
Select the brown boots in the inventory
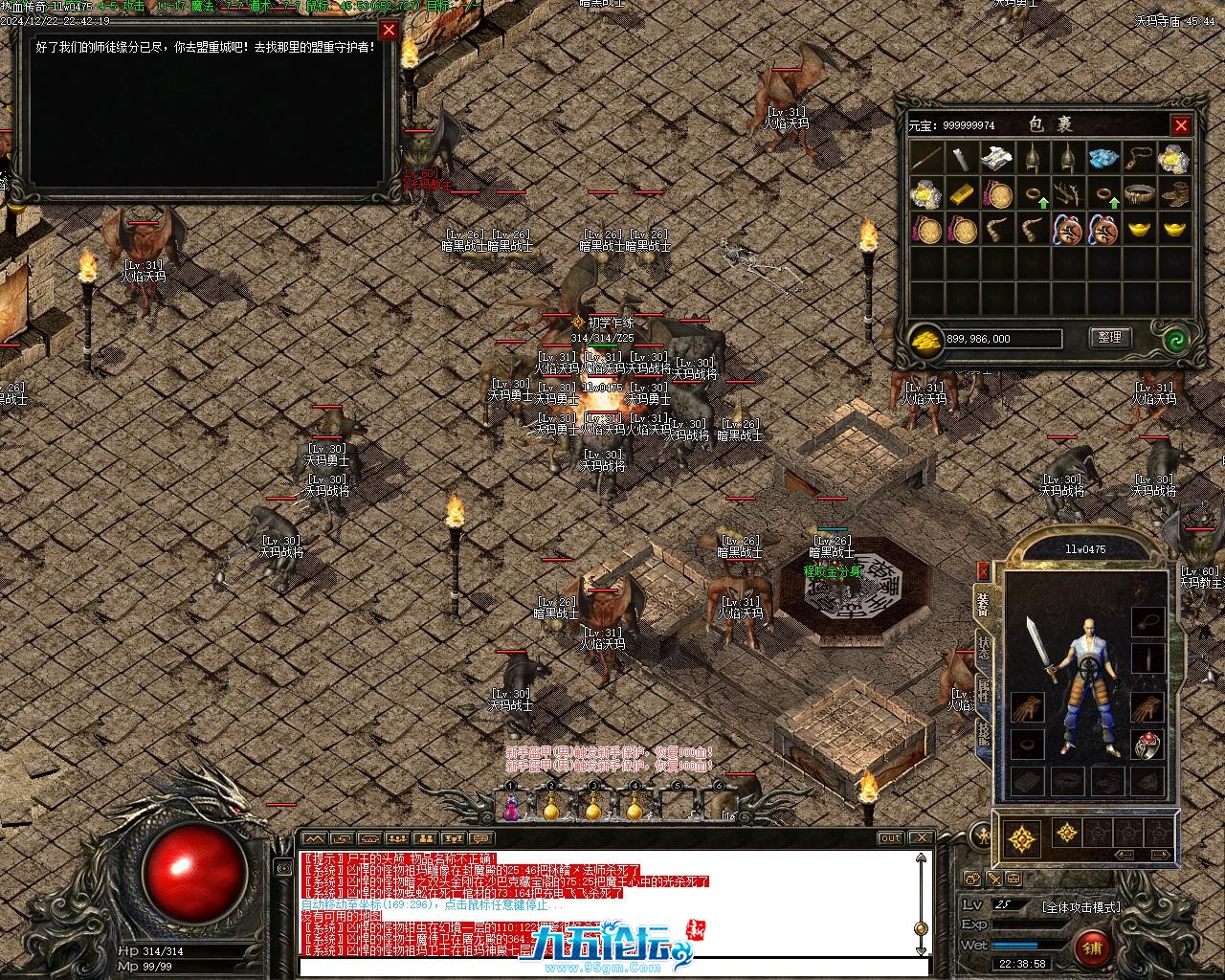coord(1174,194)
